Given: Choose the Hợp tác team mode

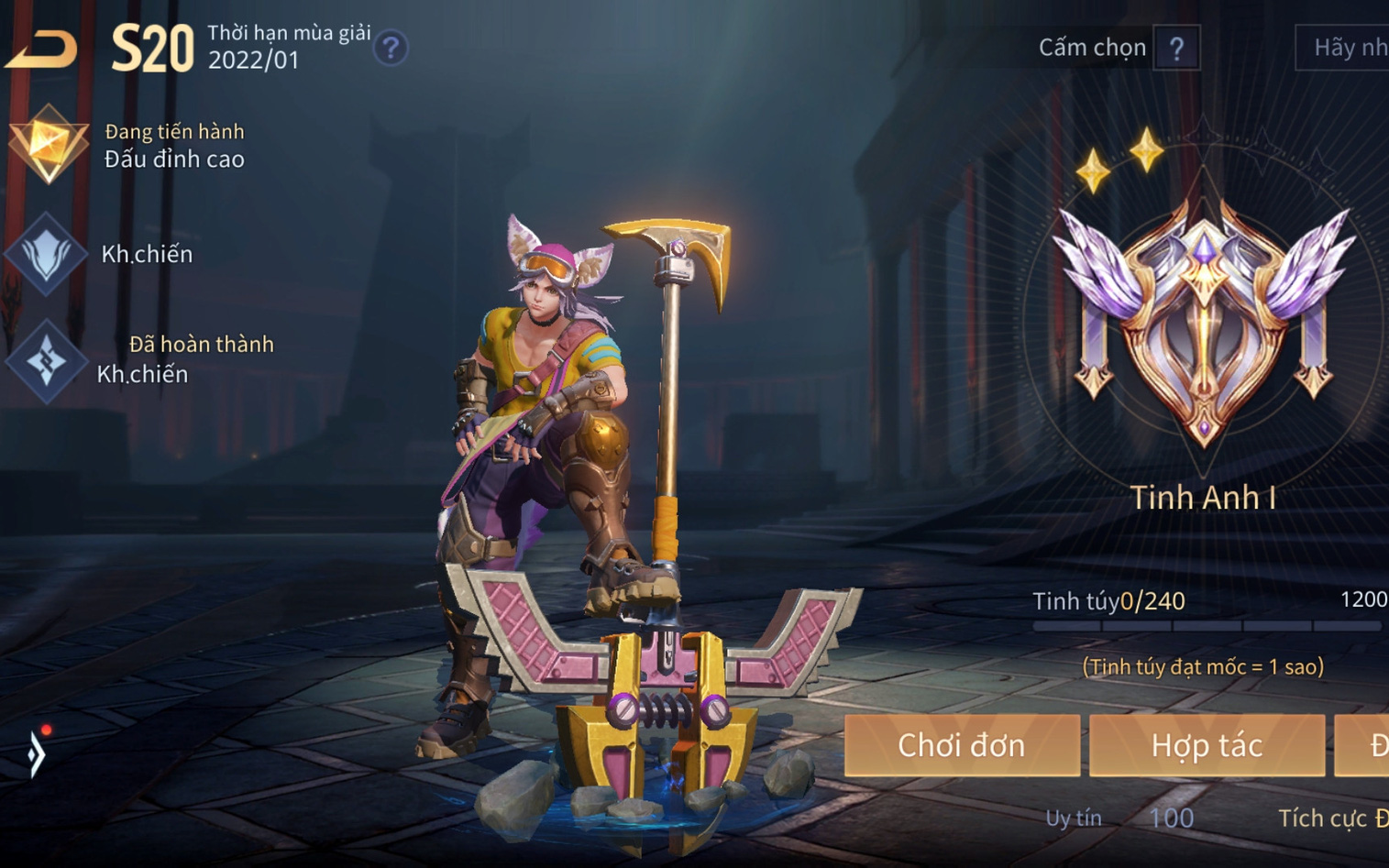Looking at the screenshot, I should coord(1206,745).
